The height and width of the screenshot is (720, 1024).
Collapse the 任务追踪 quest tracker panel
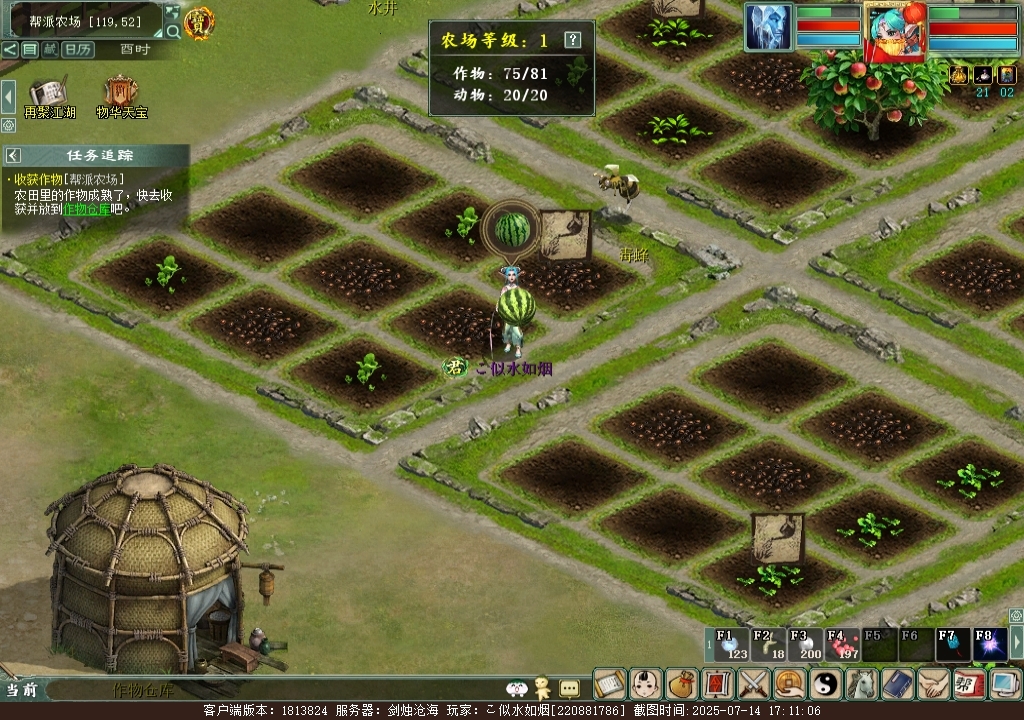14,156
